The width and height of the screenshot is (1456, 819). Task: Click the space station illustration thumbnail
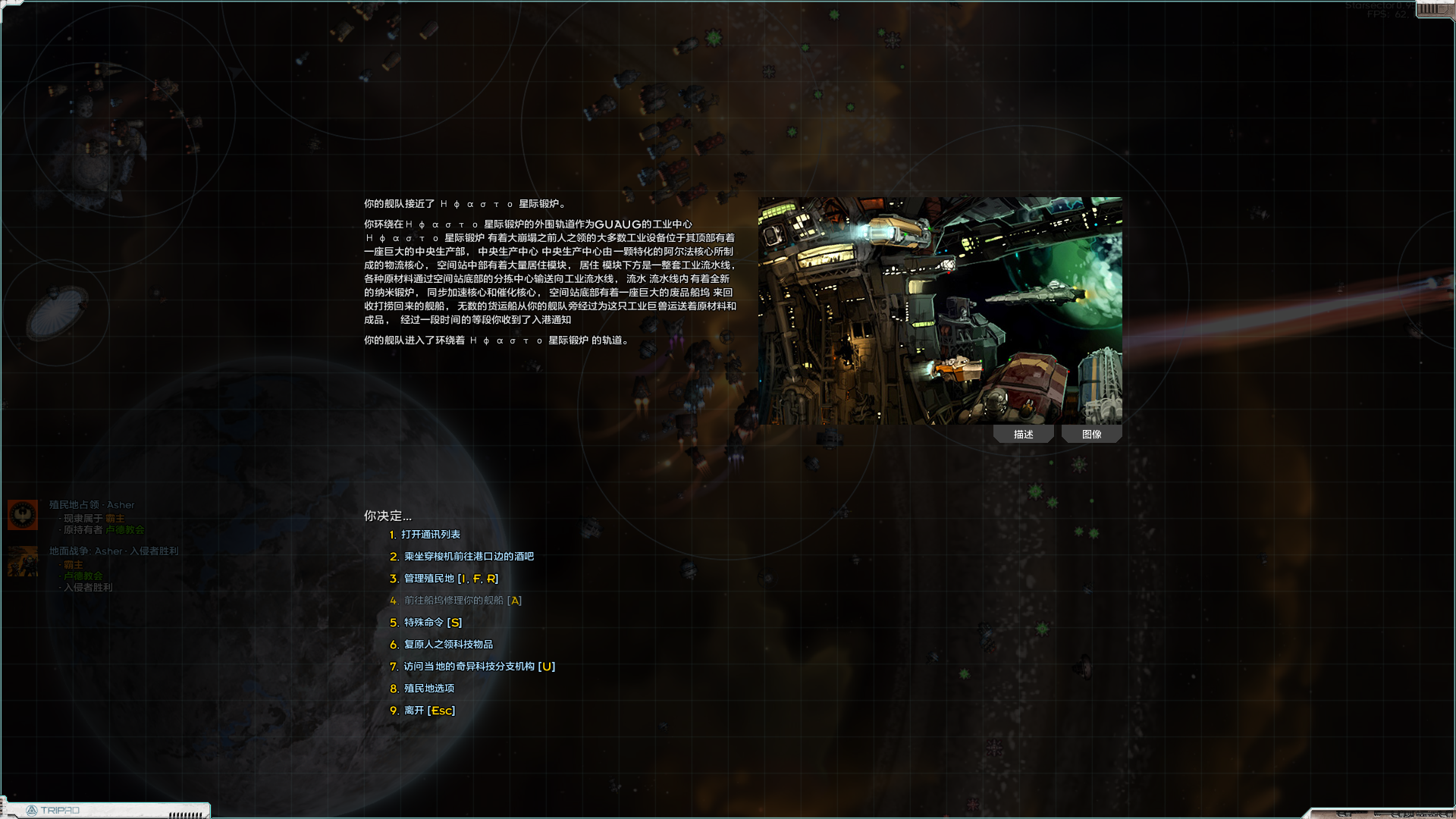tap(939, 311)
